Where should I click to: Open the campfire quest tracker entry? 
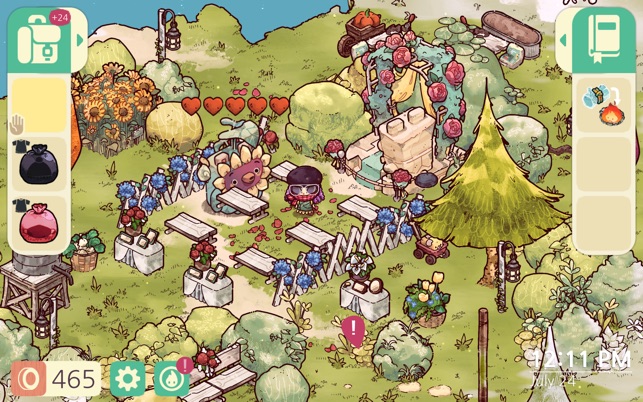(x=602, y=104)
